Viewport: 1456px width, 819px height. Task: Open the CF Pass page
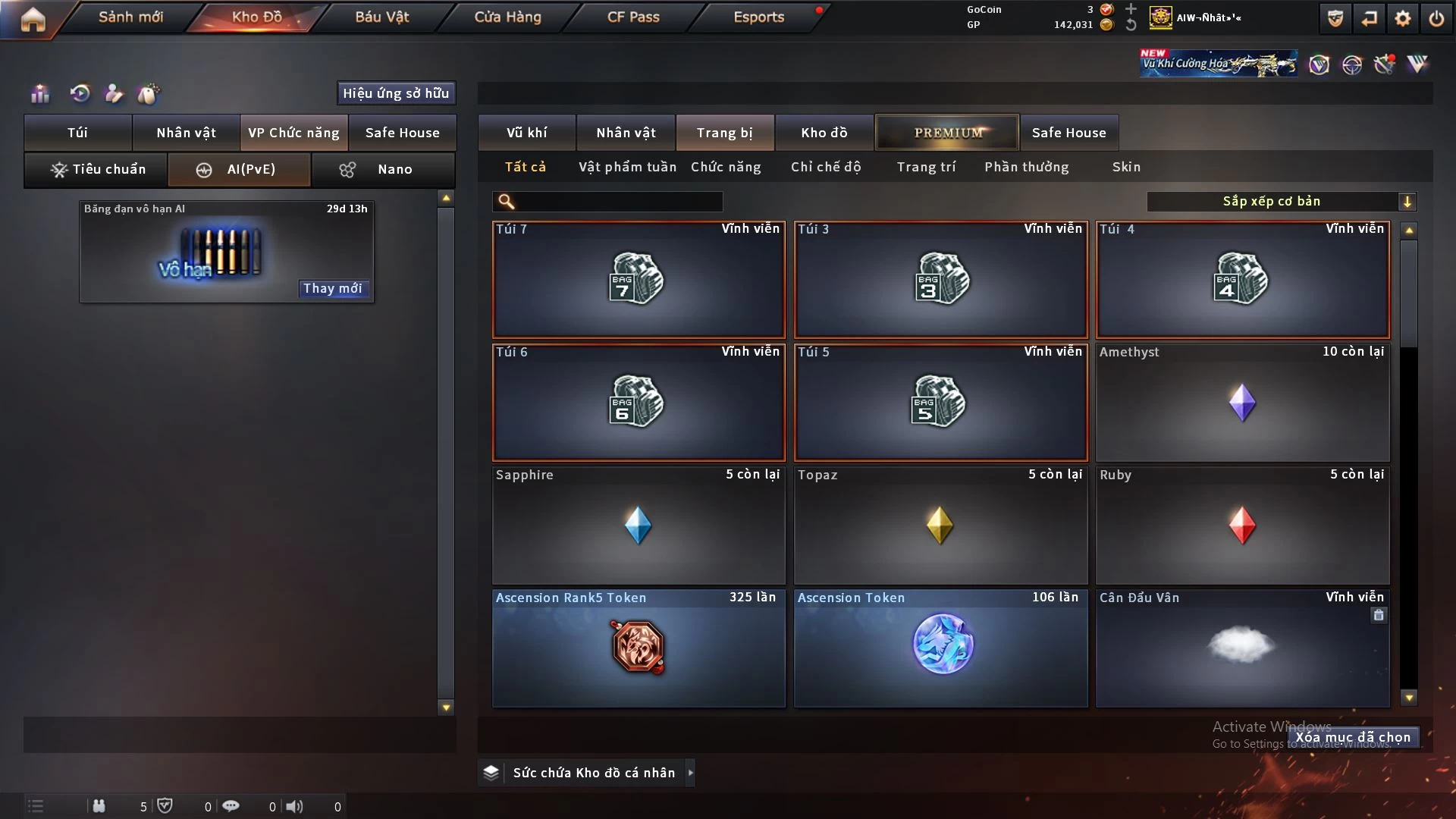633,17
